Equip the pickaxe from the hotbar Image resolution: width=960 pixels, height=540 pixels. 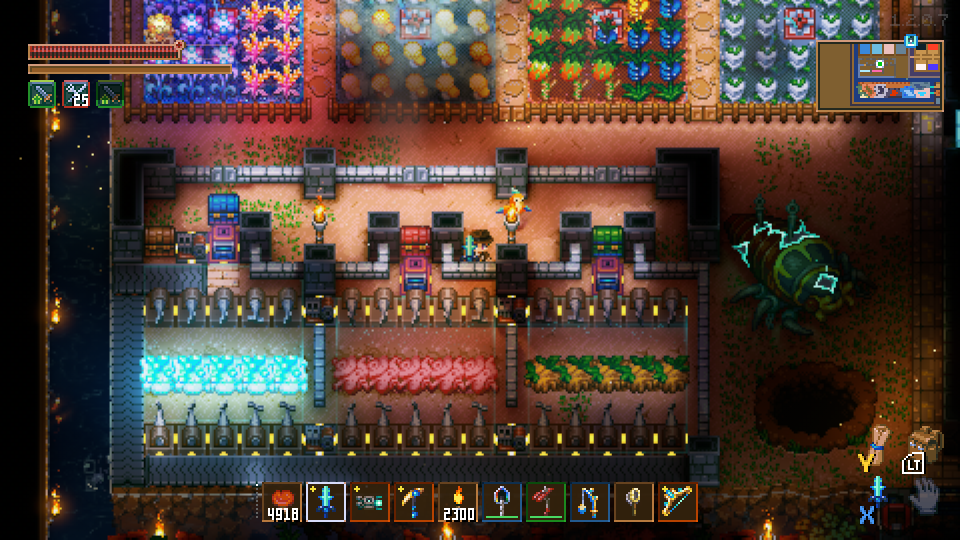[x=414, y=502]
